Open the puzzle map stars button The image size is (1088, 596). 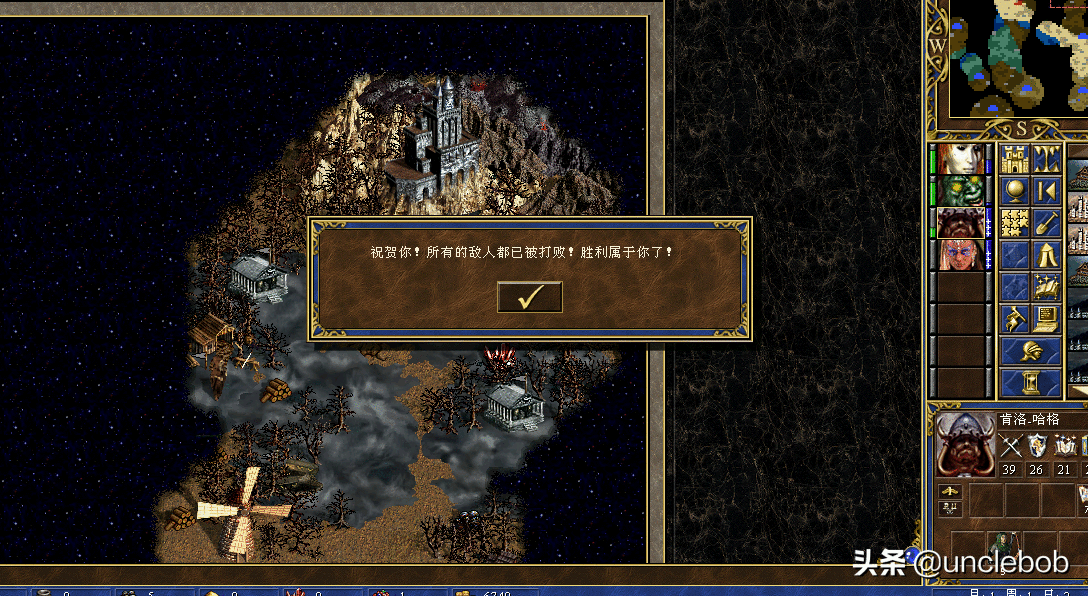pos(1015,223)
